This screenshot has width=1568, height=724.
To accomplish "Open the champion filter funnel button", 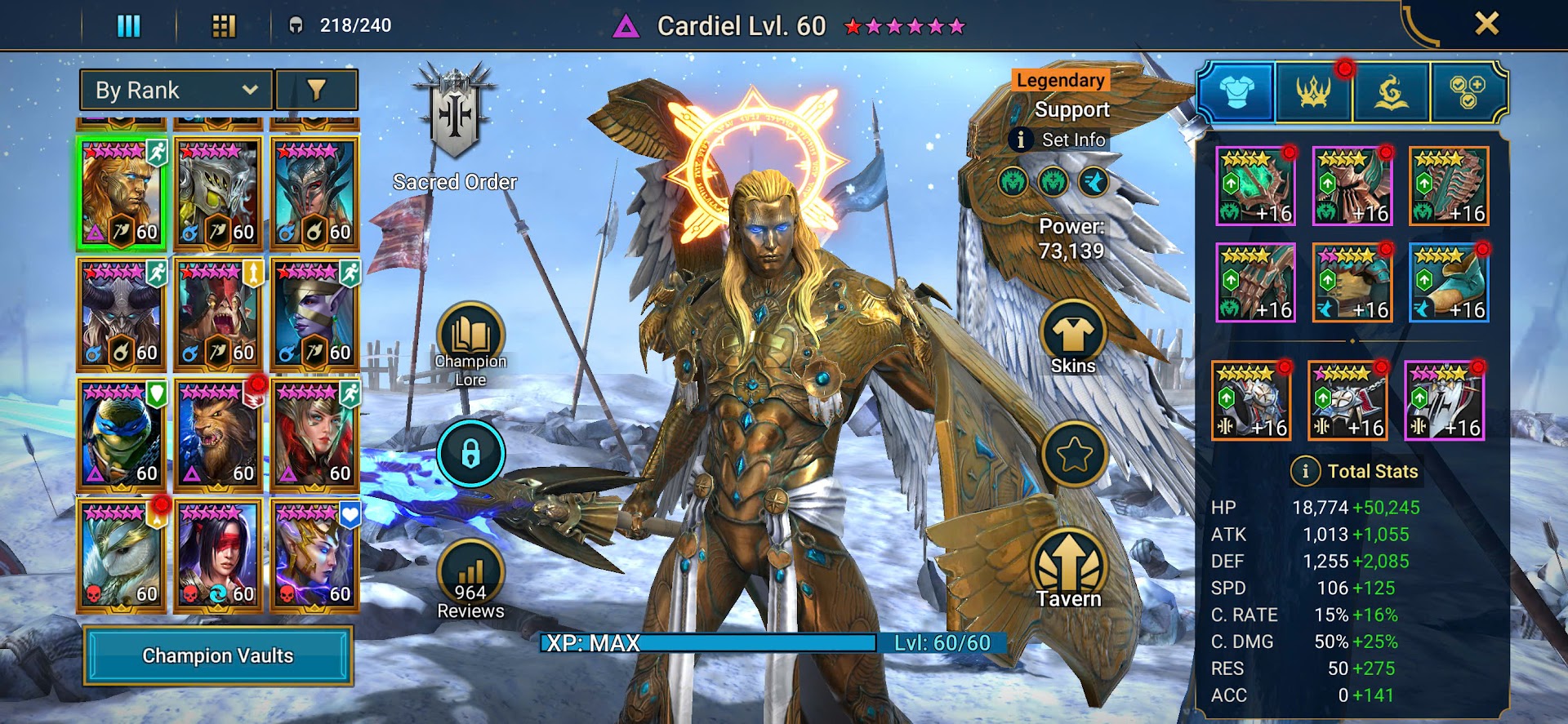I will pyautogui.click(x=317, y=90).
